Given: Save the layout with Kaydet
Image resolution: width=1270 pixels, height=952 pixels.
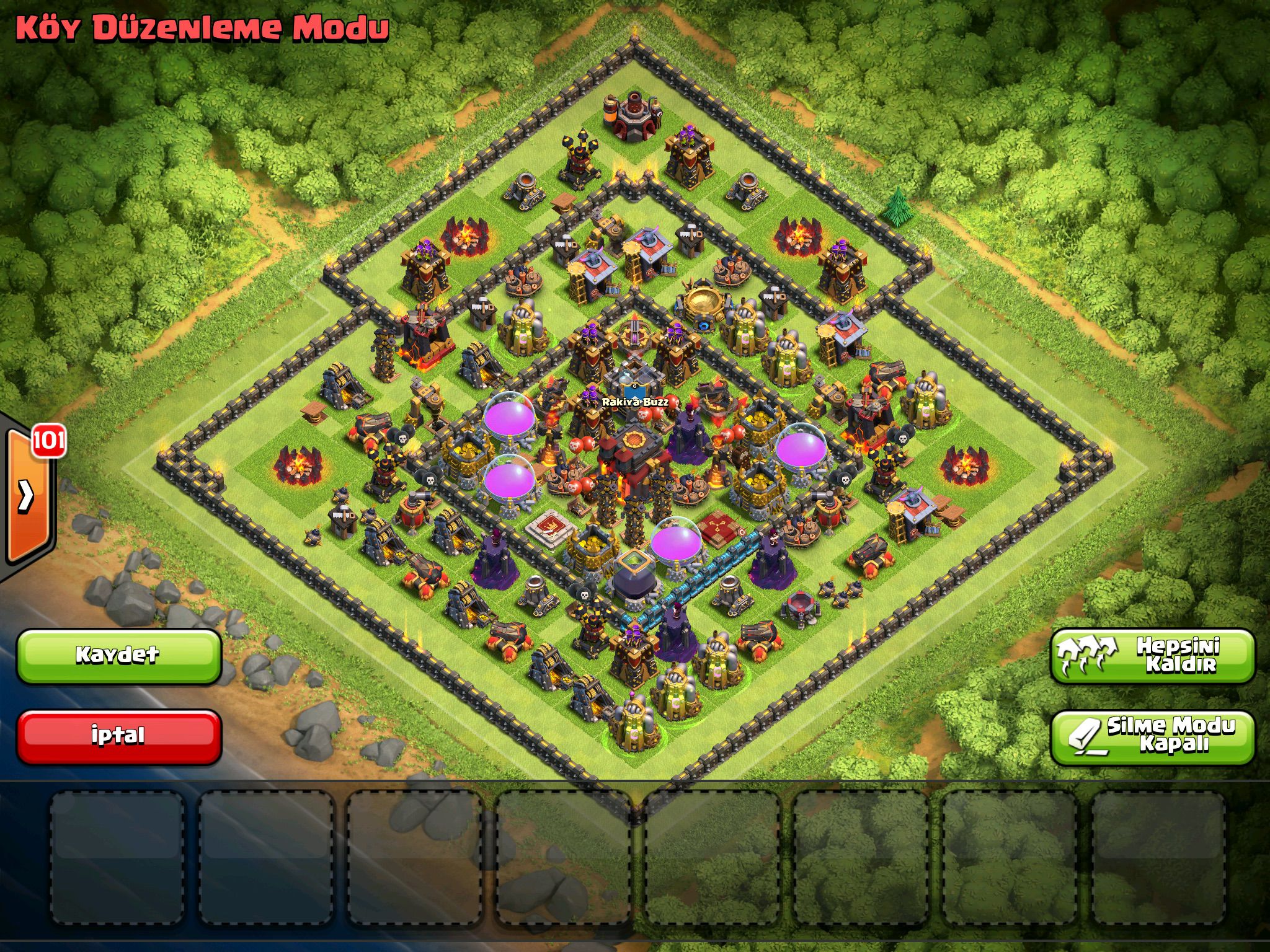Looking at the screenshot, I should coord(118,656).
